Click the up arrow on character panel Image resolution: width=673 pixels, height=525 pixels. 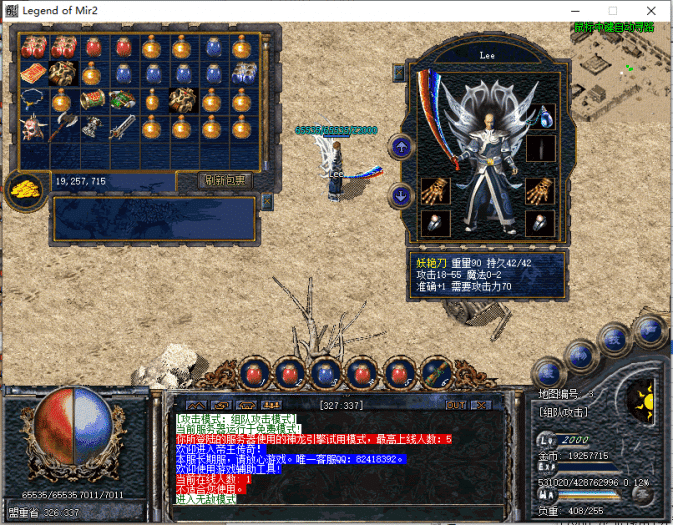coord(401,148)
